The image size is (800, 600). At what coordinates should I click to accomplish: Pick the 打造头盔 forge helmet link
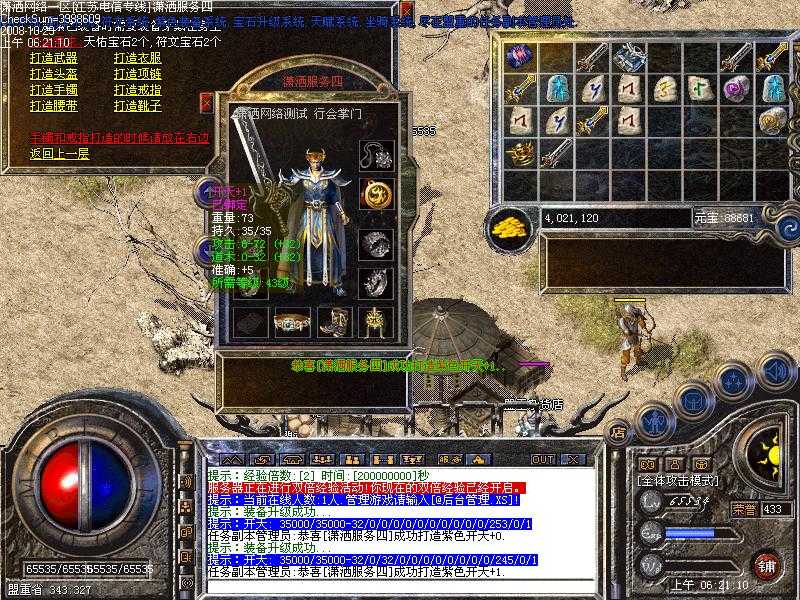point(53,74)
